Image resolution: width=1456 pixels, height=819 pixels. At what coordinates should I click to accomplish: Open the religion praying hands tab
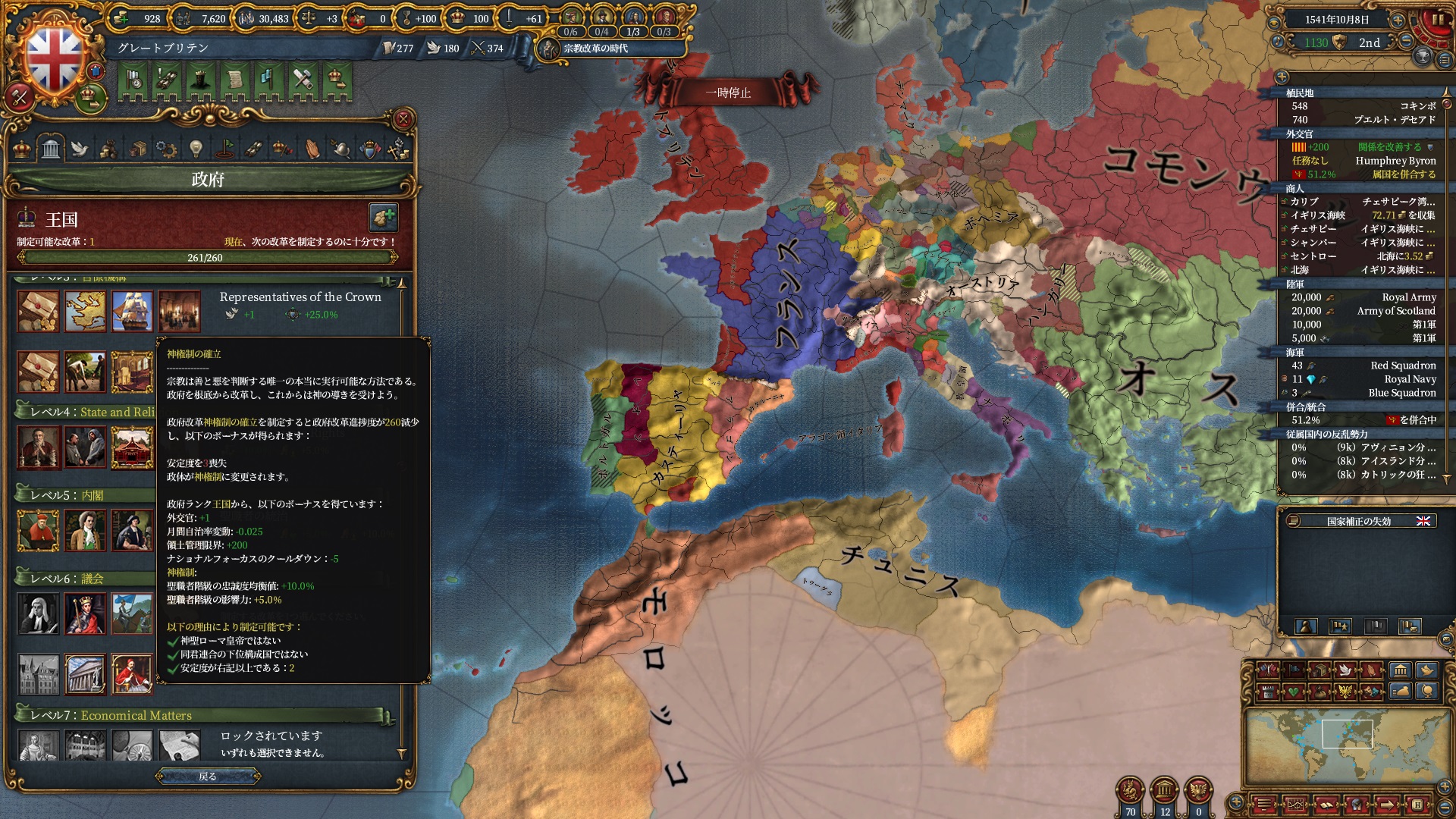[312, 149]
